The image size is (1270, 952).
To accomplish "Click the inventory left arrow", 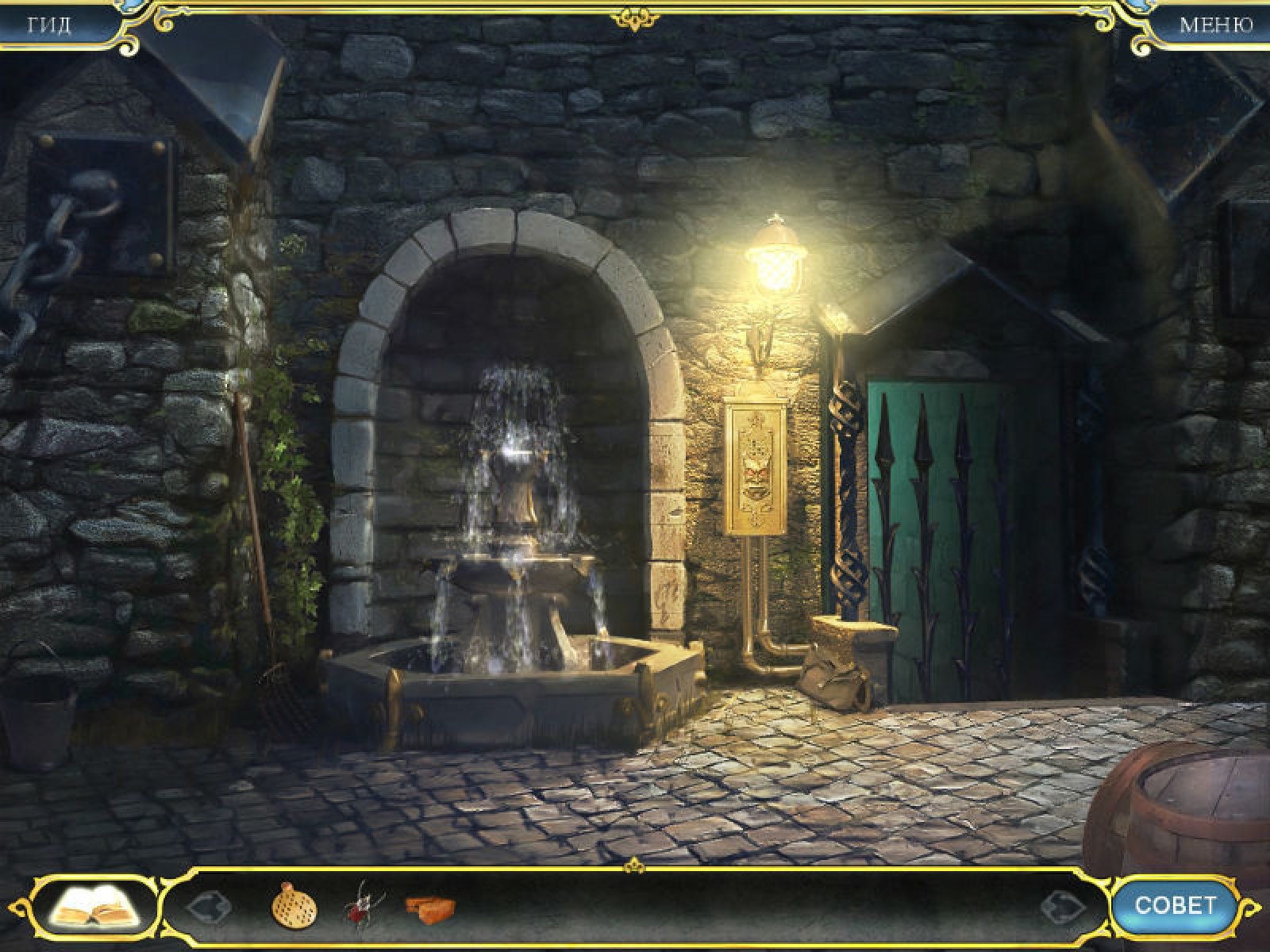I will [209, 906].
